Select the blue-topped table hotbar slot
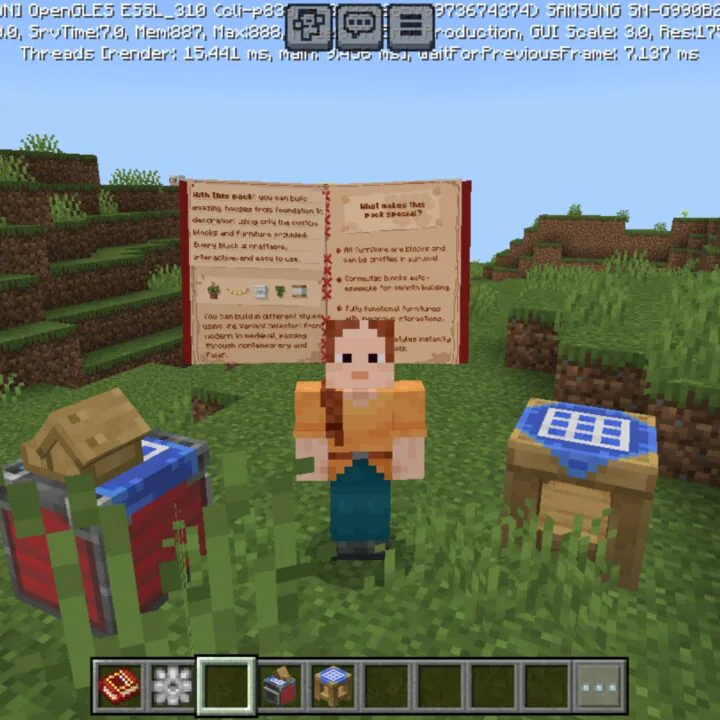The image size is (720, 720). pyautogui.click(x=333, y=685)
